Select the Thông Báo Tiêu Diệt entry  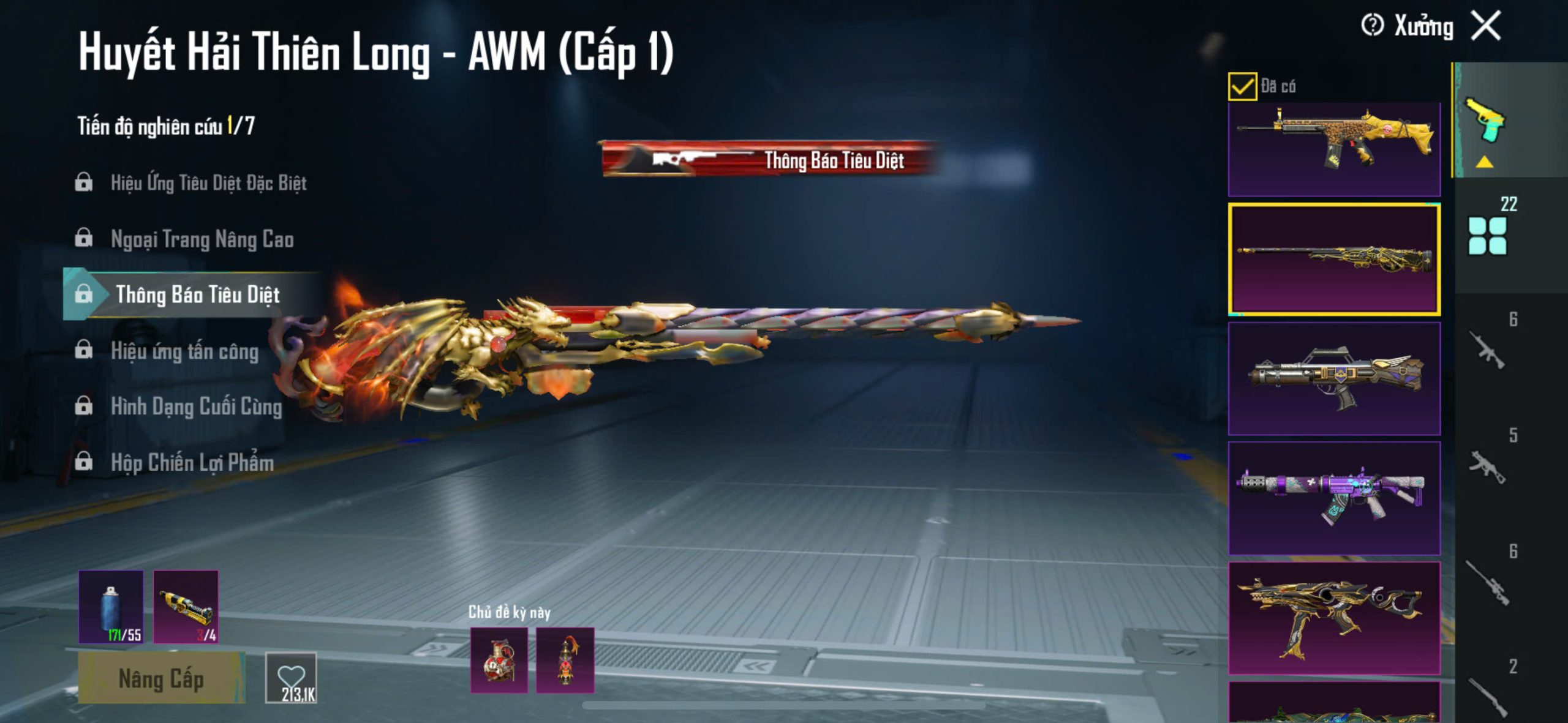point(197,294)
